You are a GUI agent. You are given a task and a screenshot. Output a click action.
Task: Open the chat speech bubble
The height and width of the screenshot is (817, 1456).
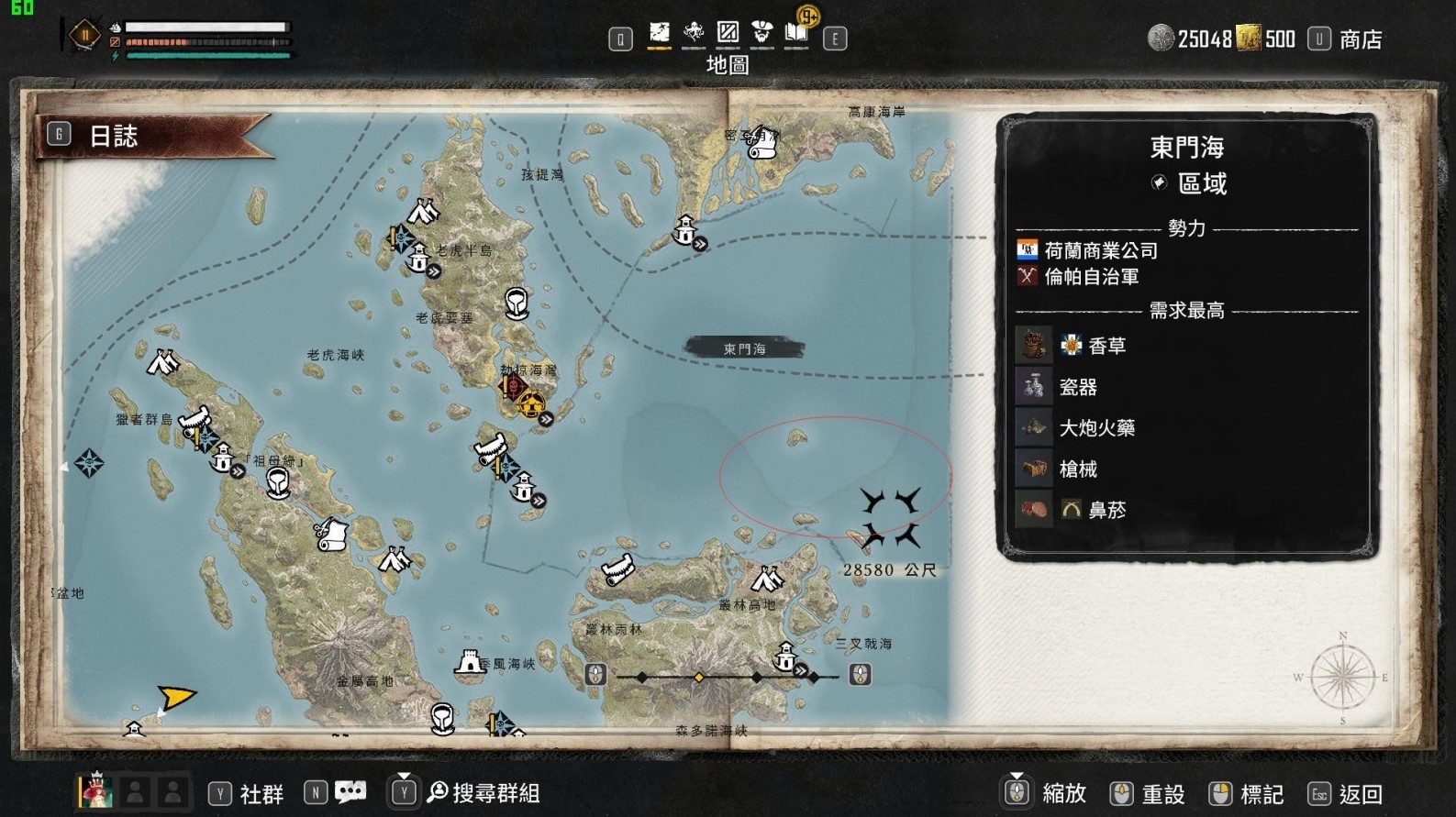[x=350, y=792]
